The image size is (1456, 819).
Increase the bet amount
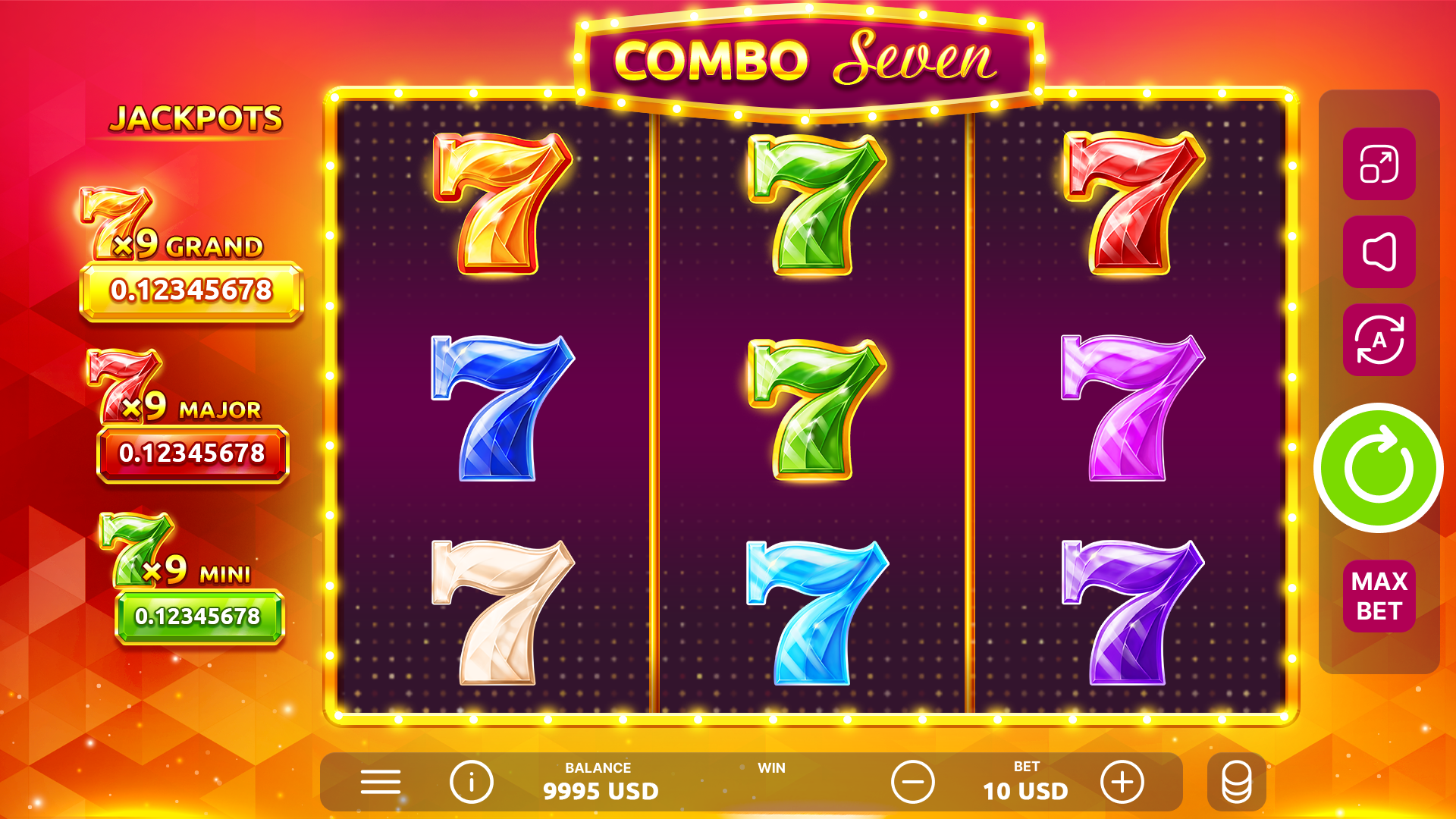click(1122, 783)
